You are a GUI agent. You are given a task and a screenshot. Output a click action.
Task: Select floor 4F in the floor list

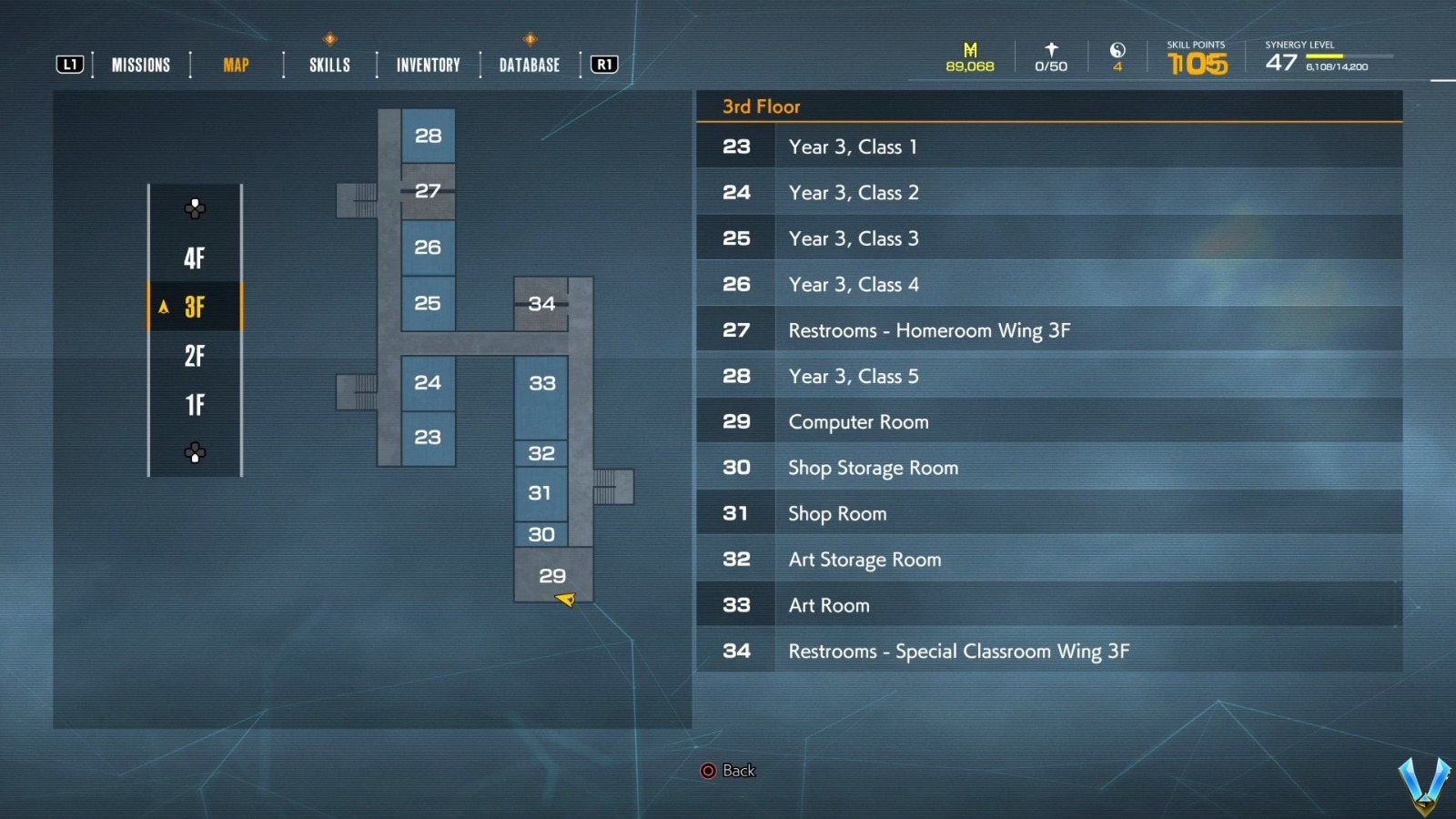click(194, 258)
